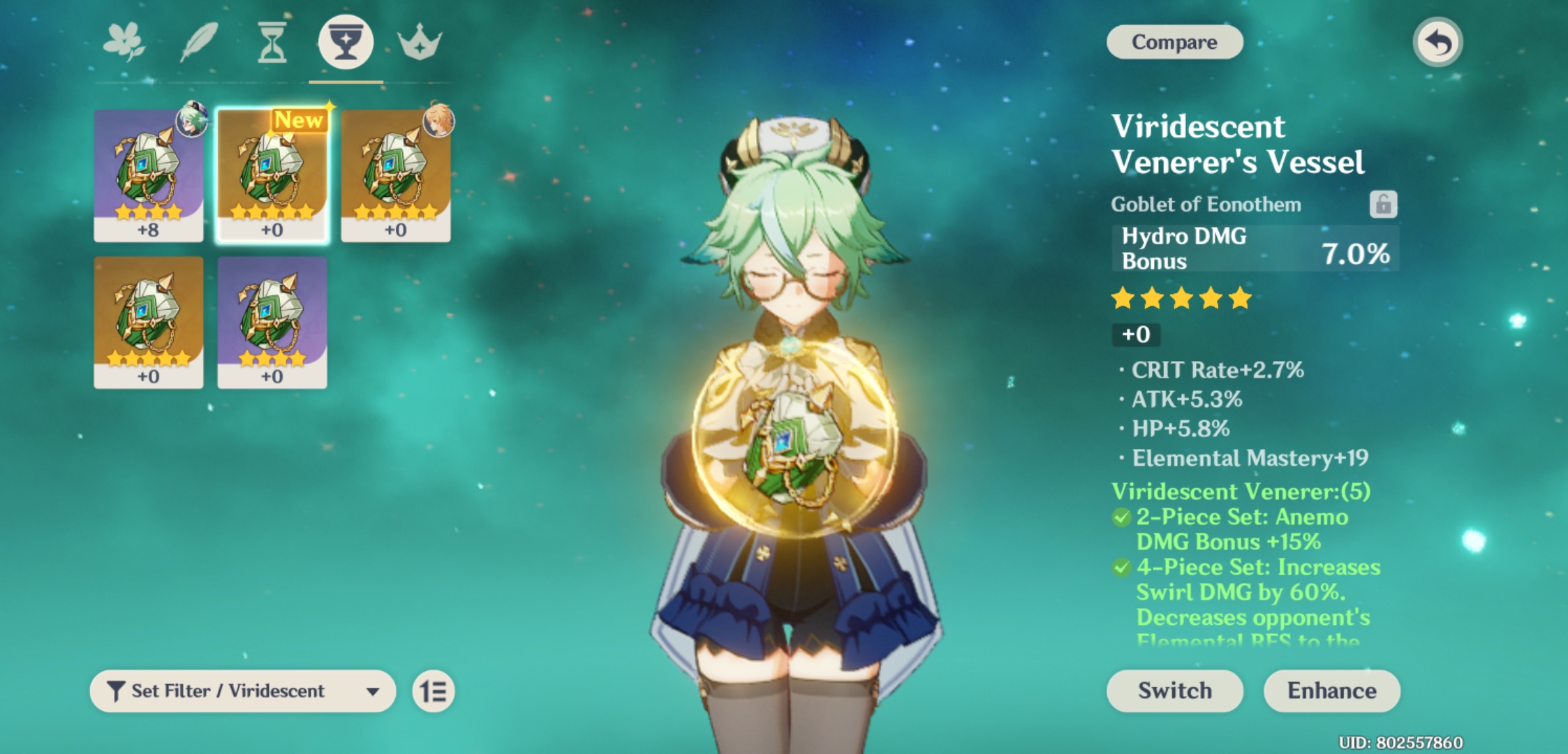This screenshot has width=1568, height=754.
Task: Click the Compare button
Action: [x=1174, y=42]
